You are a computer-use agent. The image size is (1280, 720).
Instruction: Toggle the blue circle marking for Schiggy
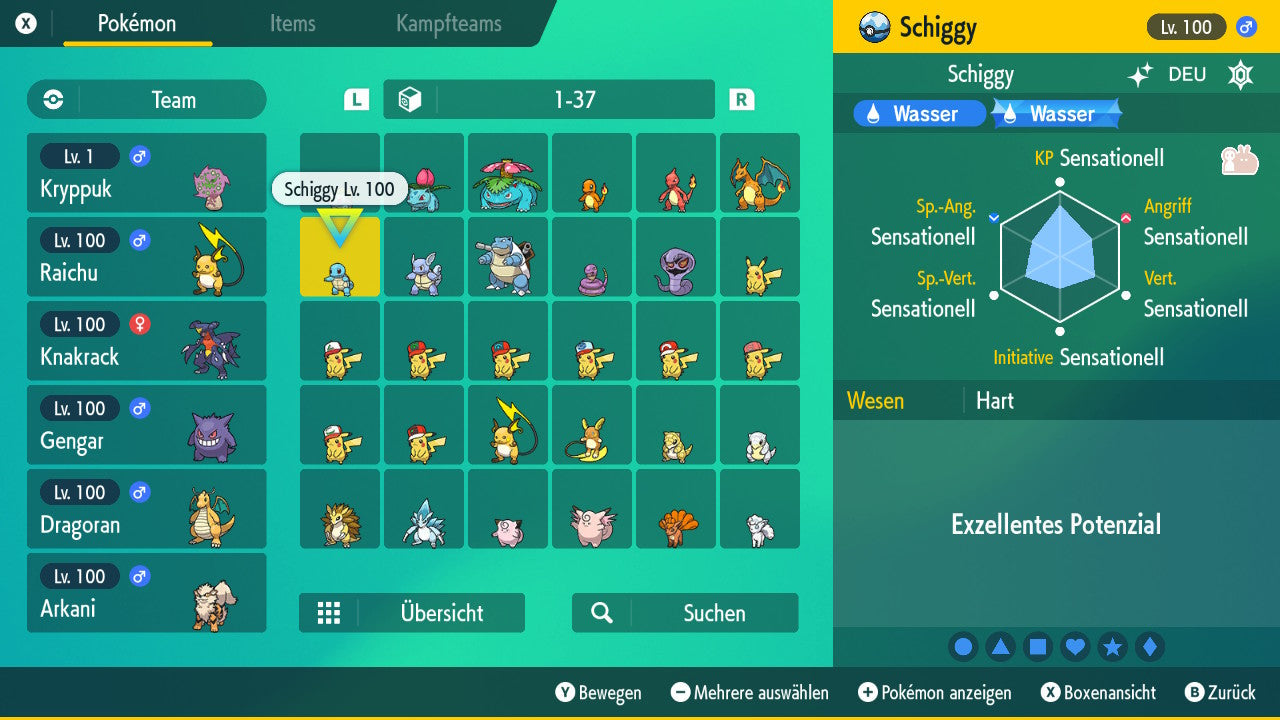(963, 647)
